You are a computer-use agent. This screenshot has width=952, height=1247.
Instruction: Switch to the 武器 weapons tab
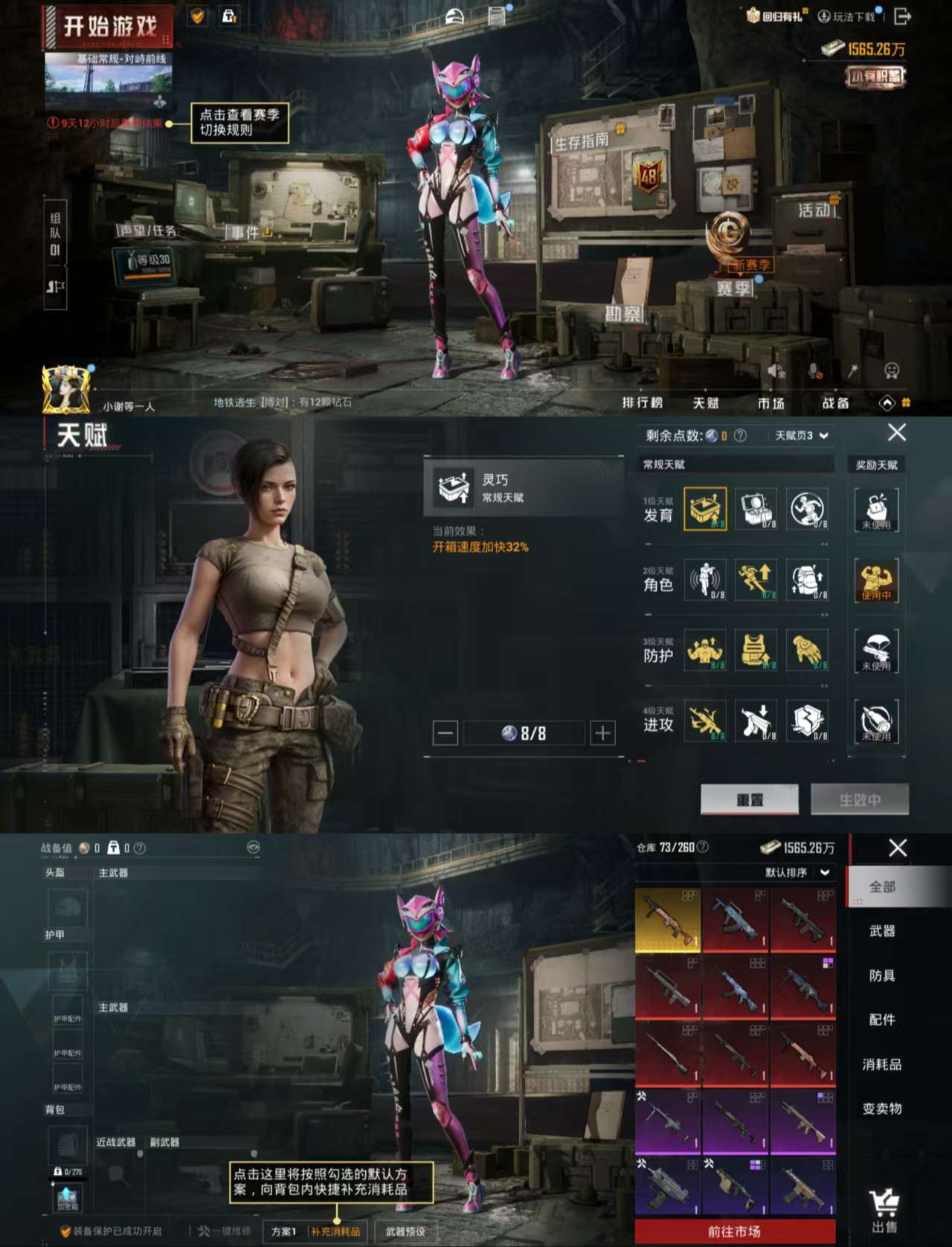point(882,931)
